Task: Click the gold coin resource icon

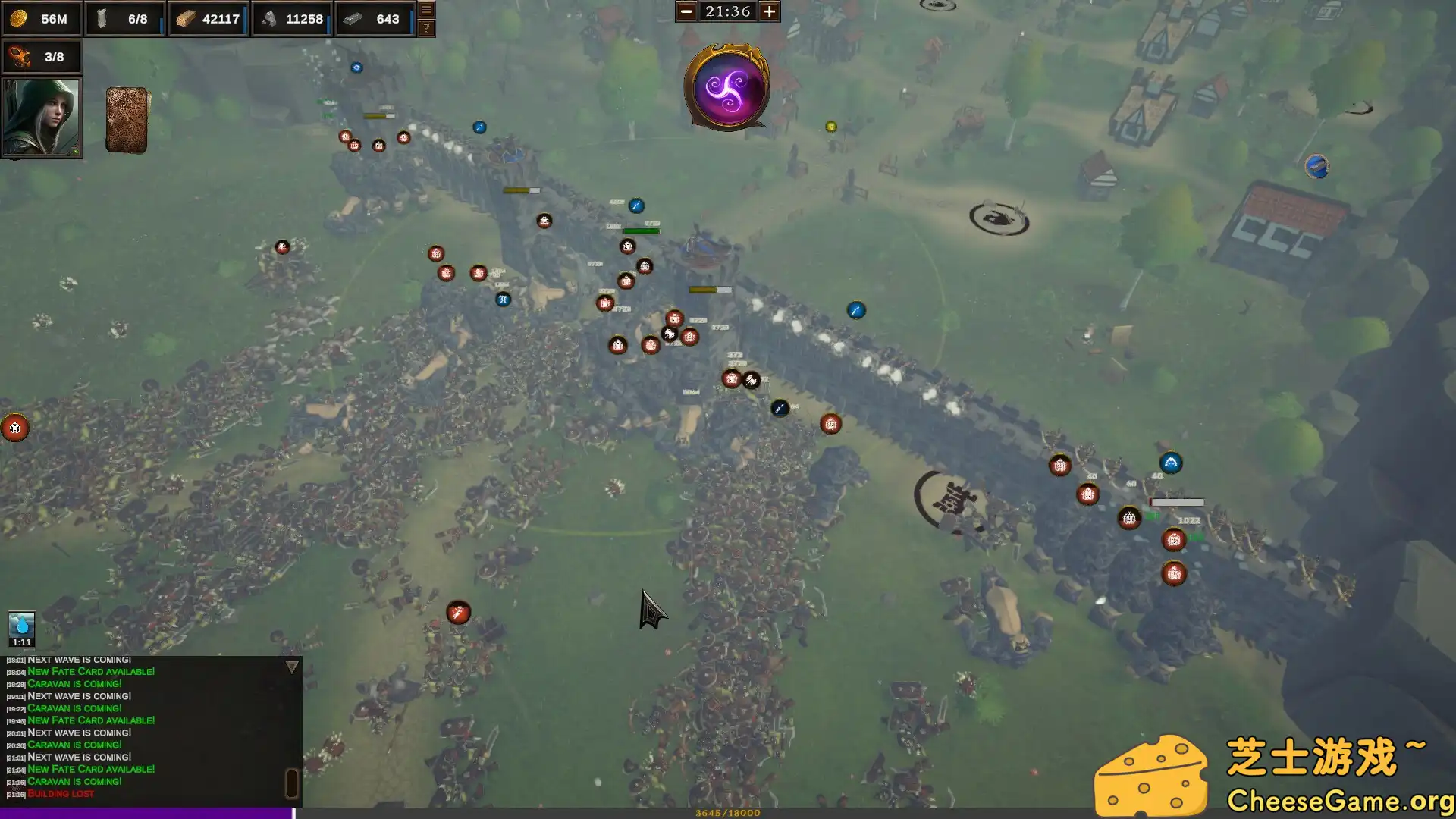Action: tap(19, 19)
